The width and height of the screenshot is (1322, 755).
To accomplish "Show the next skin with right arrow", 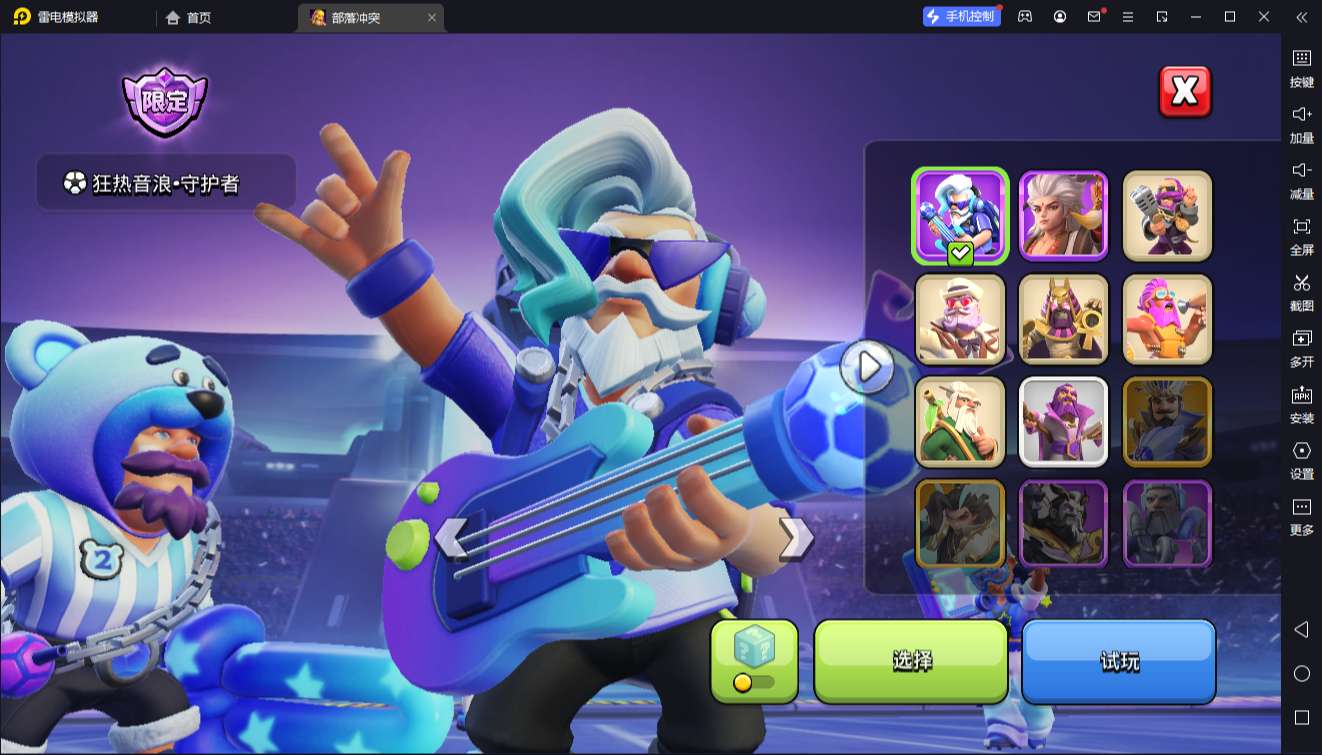I will click(x=795, y=538).
